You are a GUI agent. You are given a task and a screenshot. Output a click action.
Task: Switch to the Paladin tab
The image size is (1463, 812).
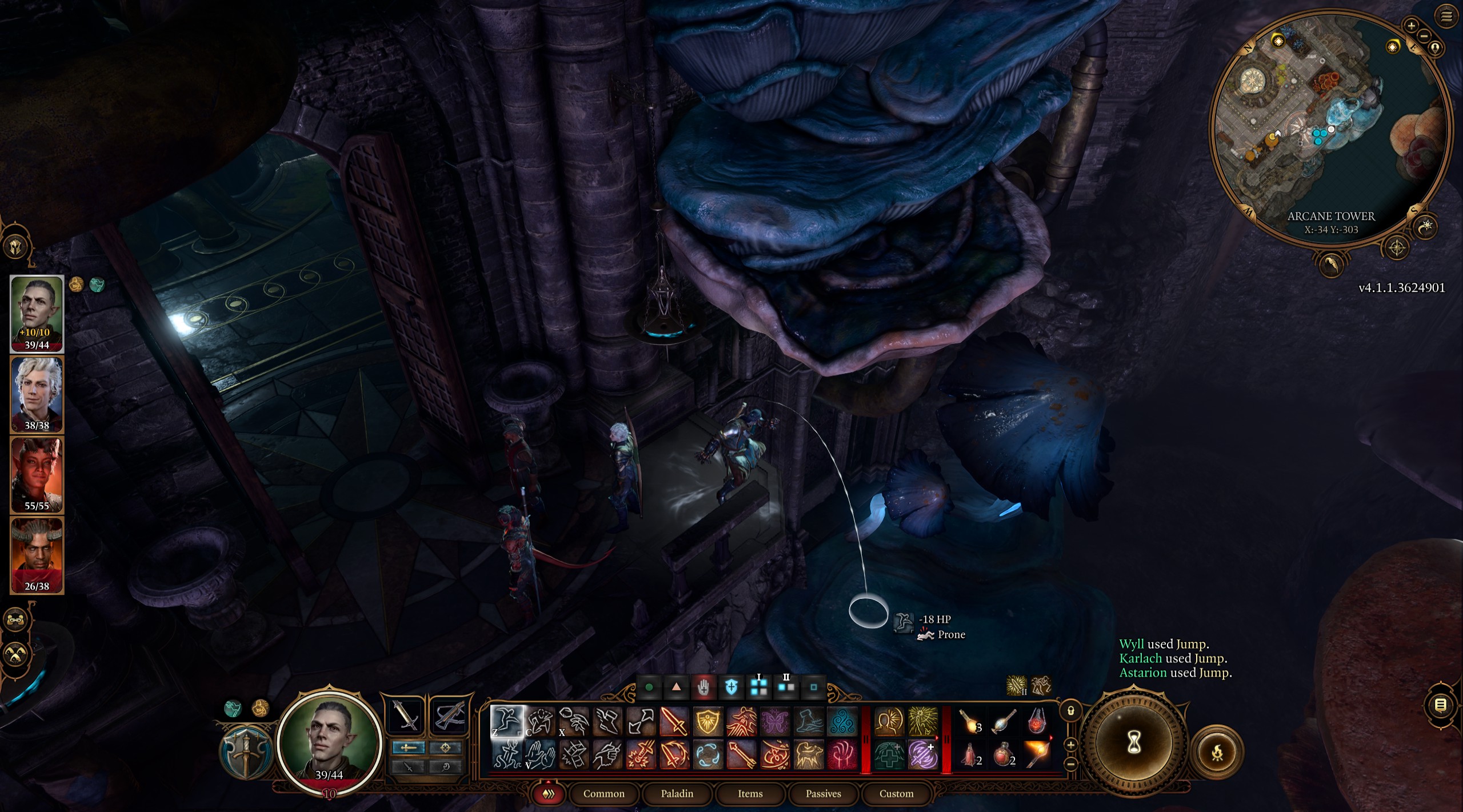(678, 794)
